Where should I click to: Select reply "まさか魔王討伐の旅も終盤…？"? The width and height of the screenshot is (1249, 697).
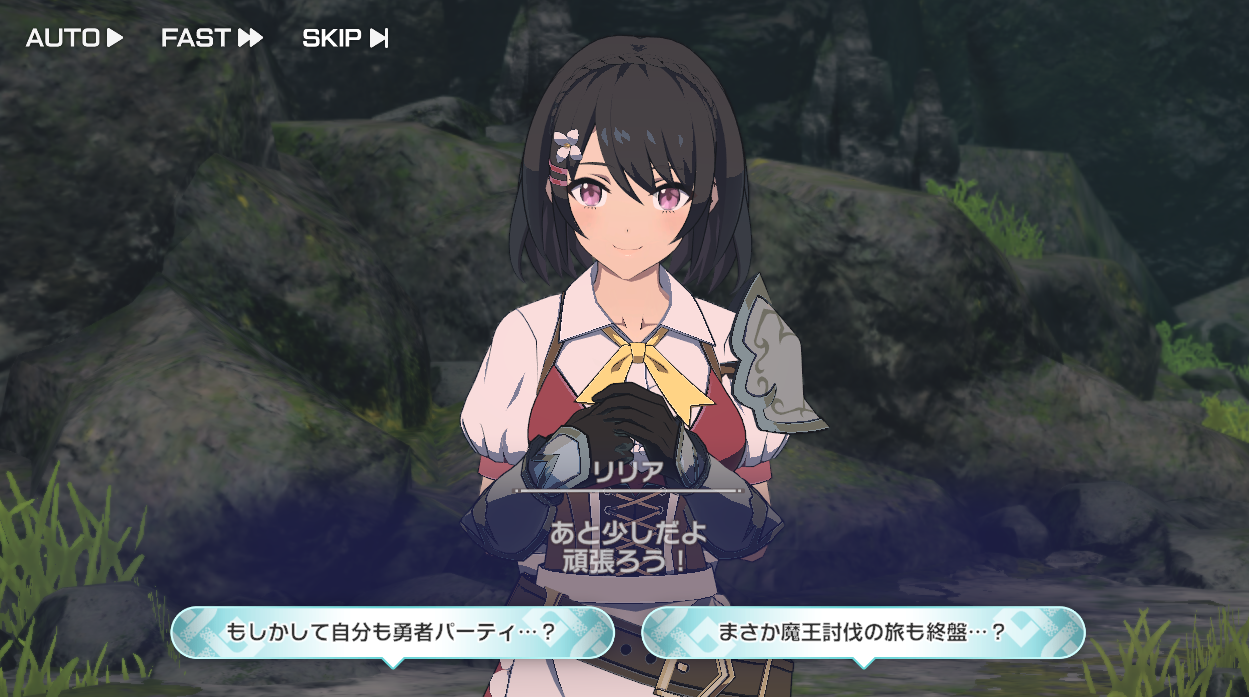862,632
